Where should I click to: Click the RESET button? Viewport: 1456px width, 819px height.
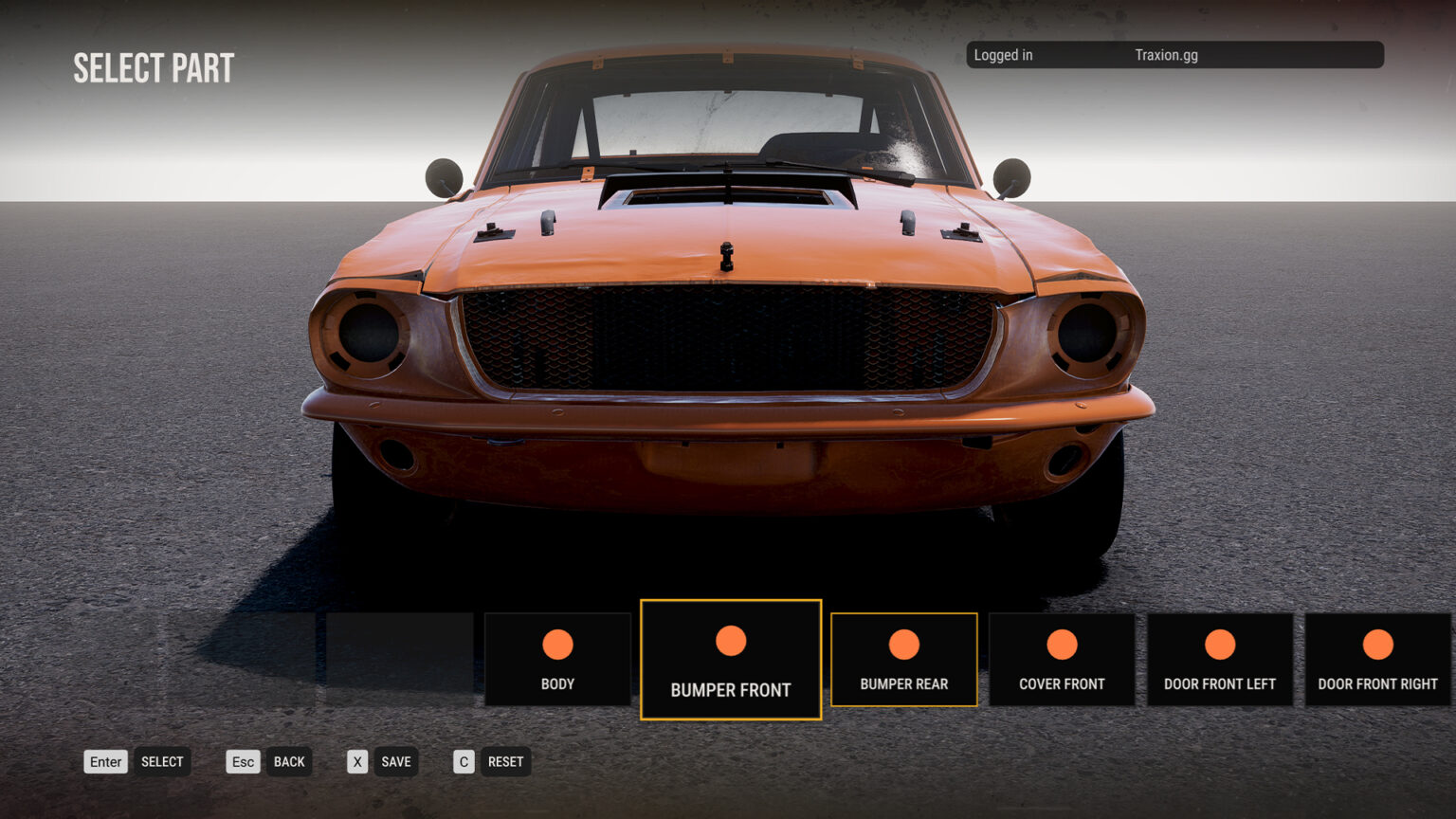pyautogui.click(x=505, y=761)
